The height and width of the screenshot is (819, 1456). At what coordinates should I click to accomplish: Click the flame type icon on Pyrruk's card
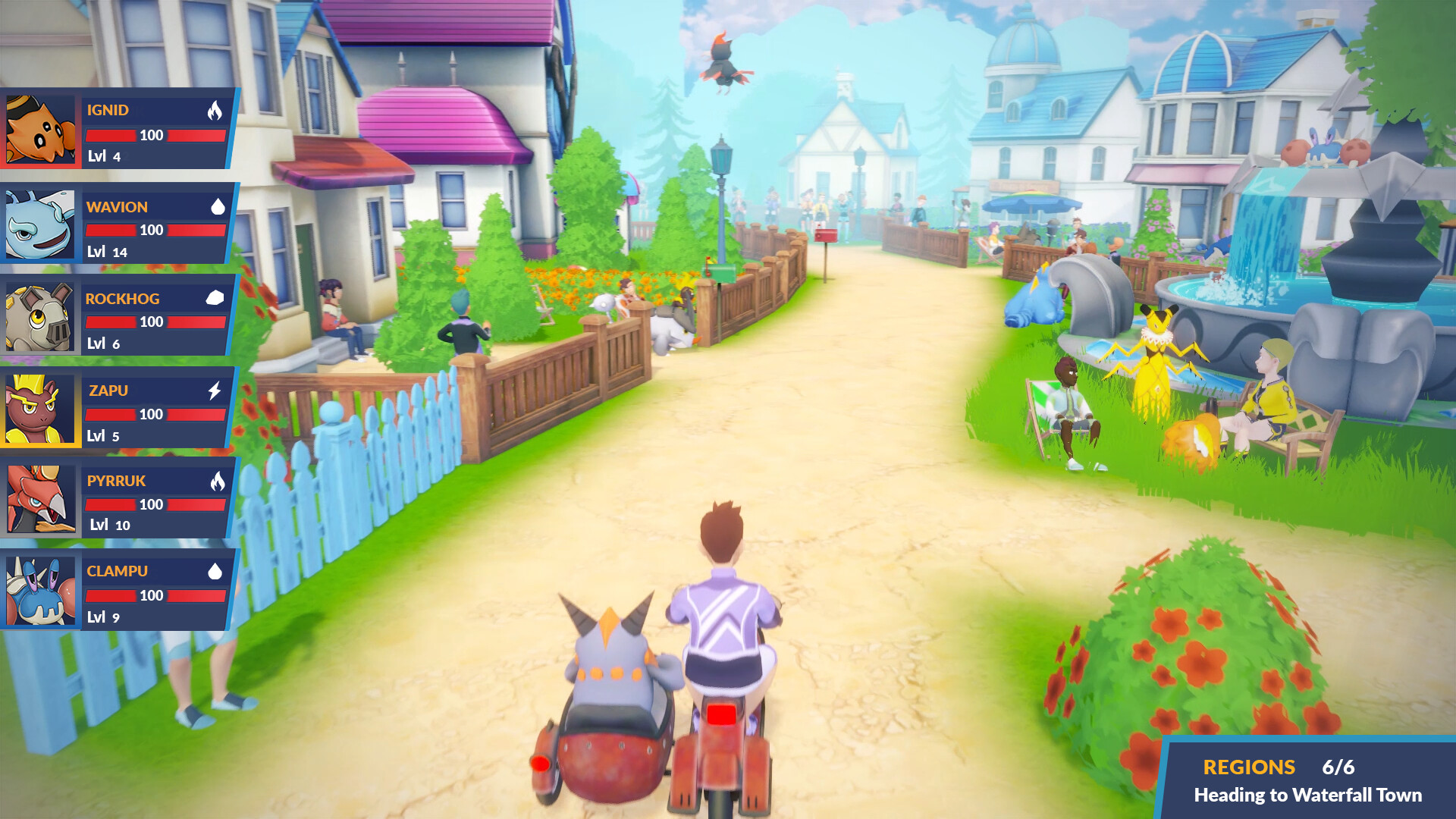pos(216,482)
